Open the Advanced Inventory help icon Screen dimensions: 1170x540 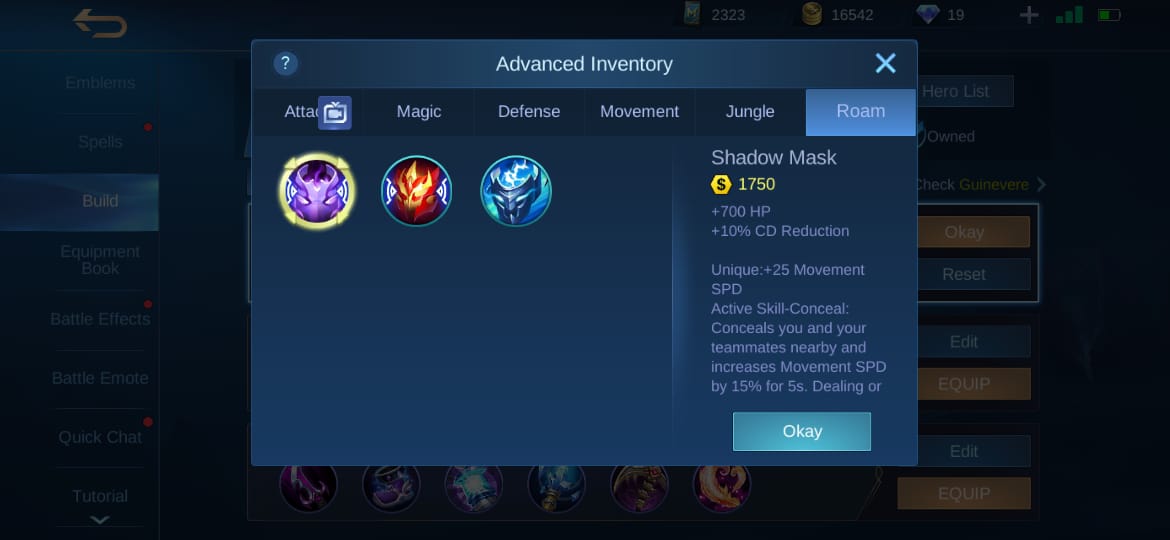285,64
